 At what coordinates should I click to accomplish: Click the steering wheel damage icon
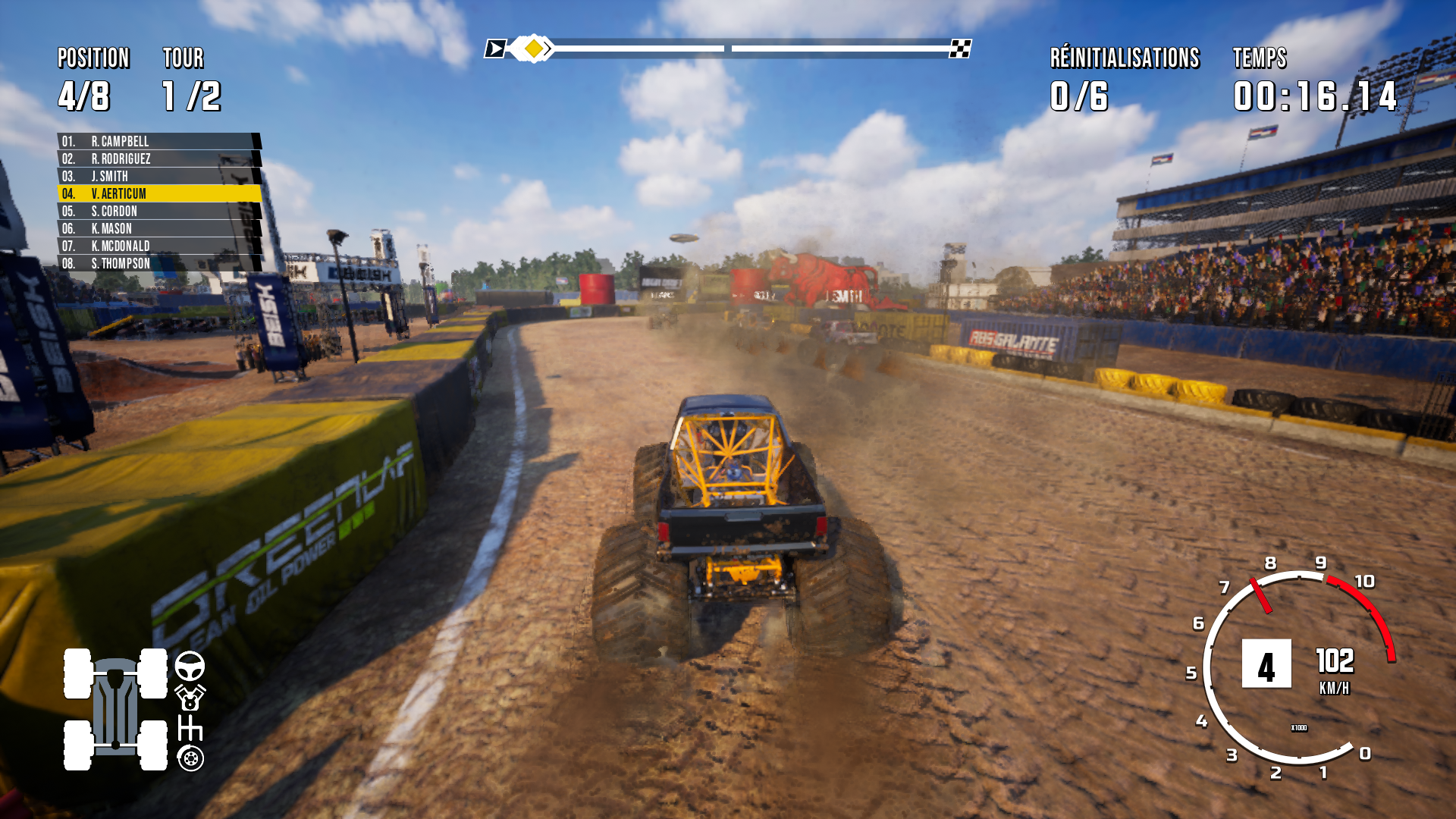tap(190, 667)
